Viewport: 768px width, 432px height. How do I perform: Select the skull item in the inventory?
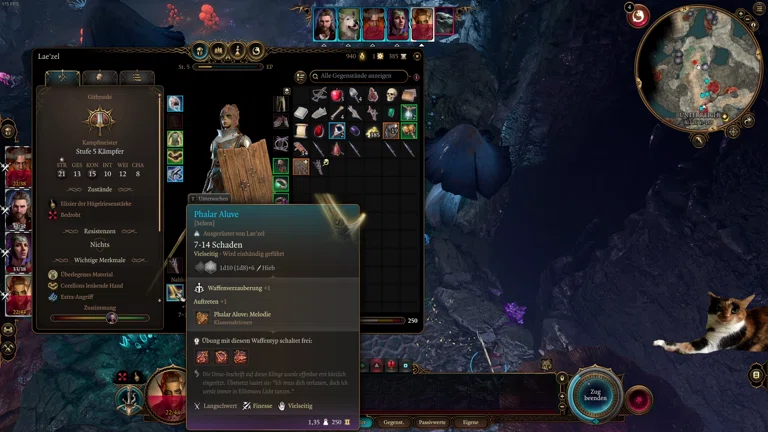click(390, 95)
